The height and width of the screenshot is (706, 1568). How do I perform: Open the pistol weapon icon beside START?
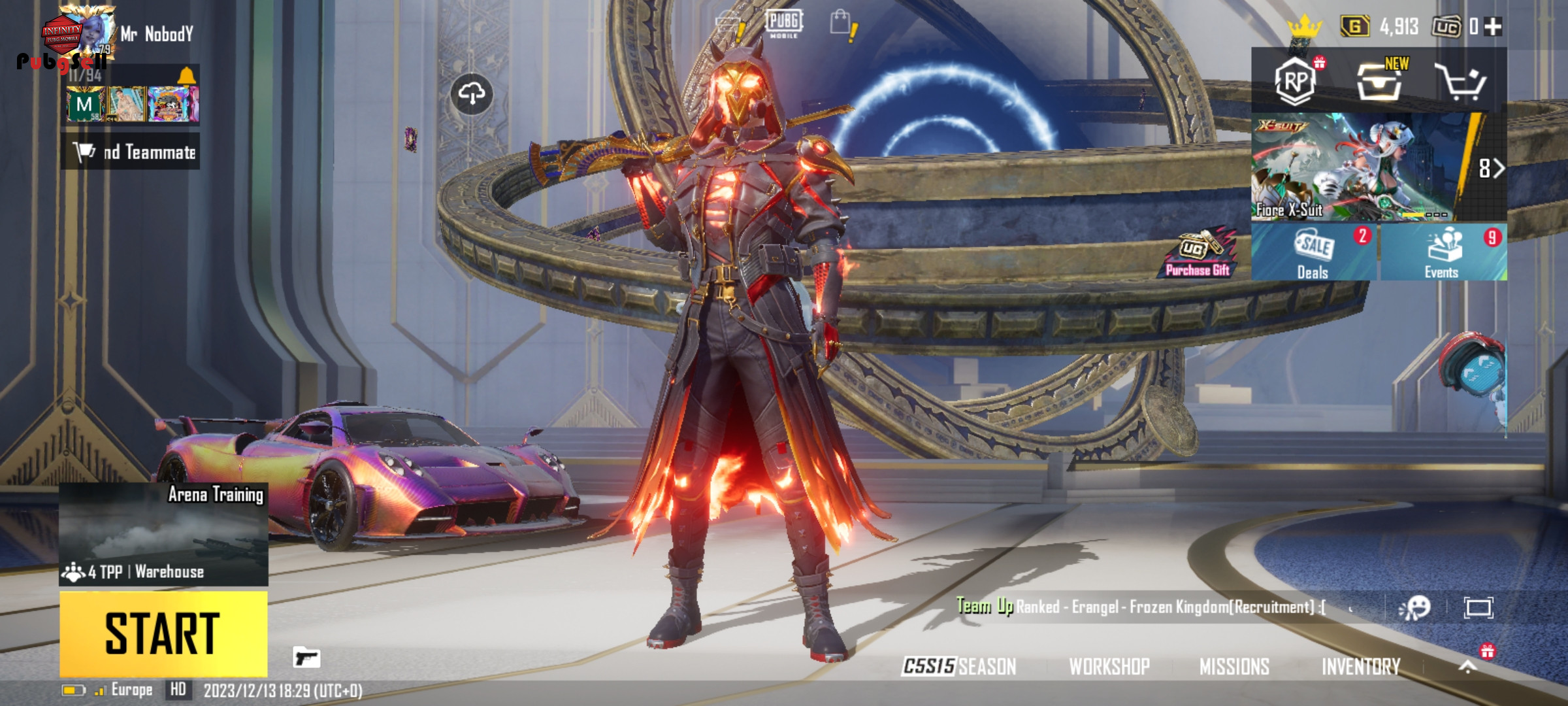tap(306, 657)
